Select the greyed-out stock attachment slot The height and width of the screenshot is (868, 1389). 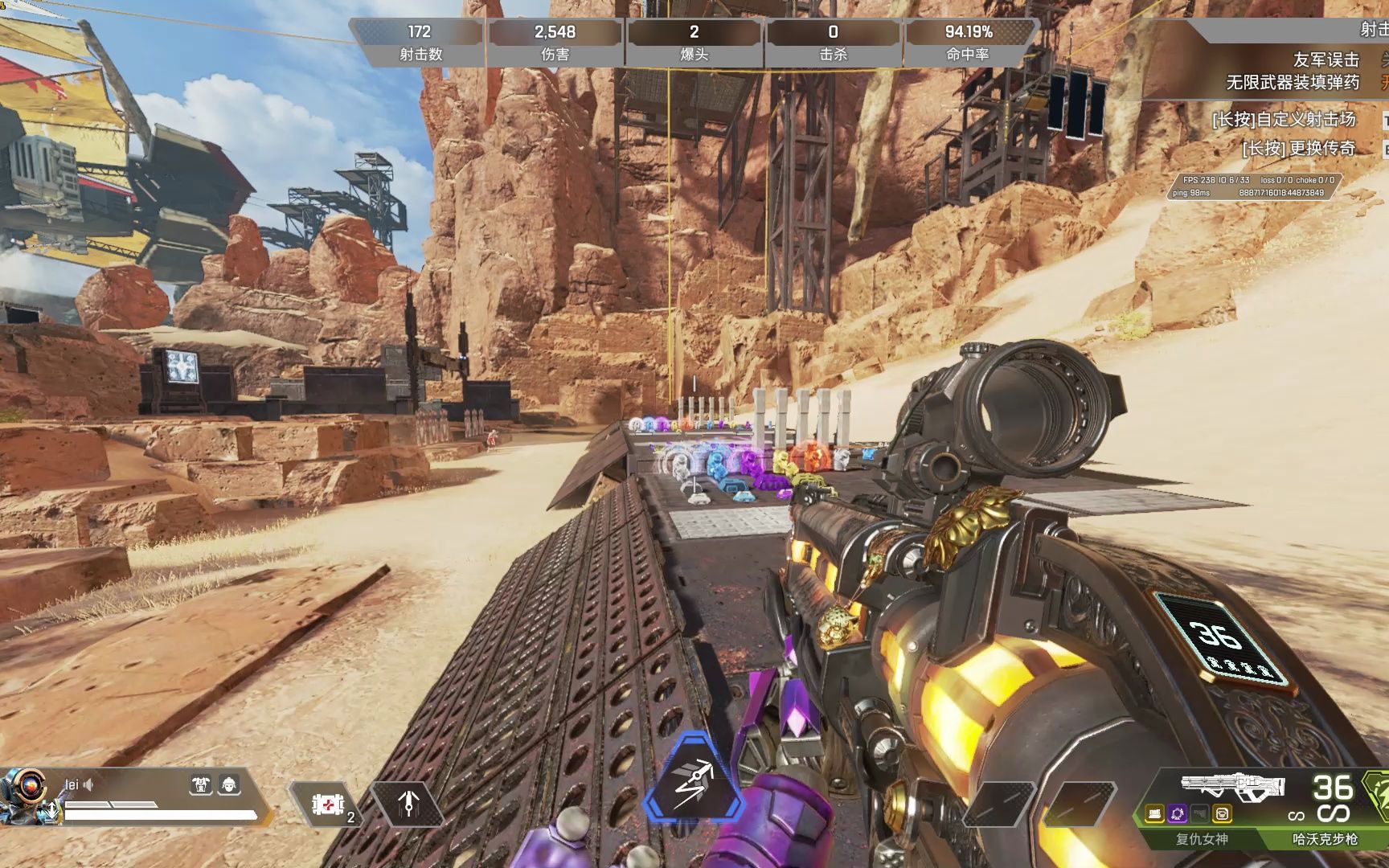(x=1200, y=814)
